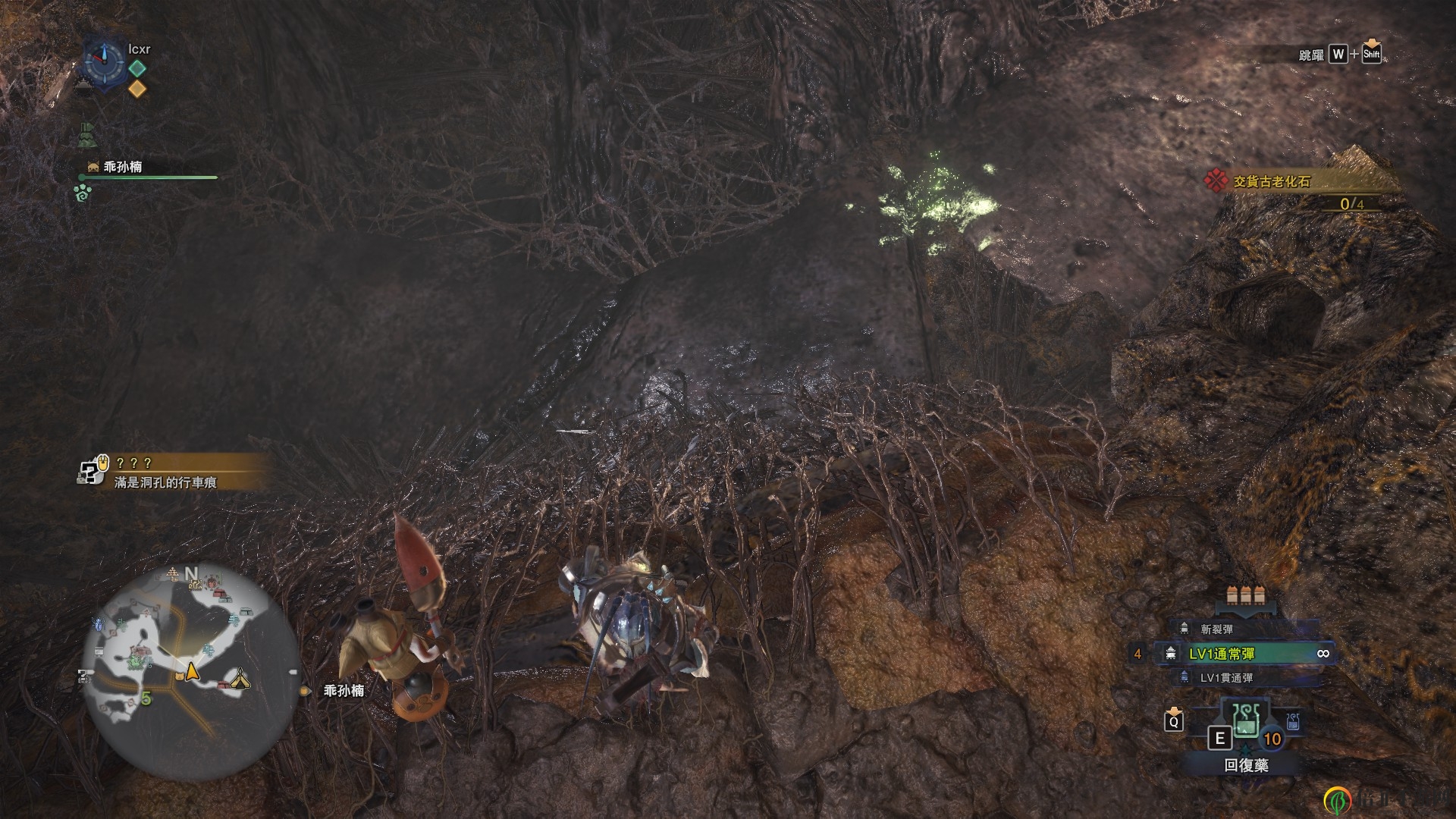The width and height of the screenshot is (1456, 819).
Task: Click the orange diamond status icon
Action: click(x=137, y=89)
